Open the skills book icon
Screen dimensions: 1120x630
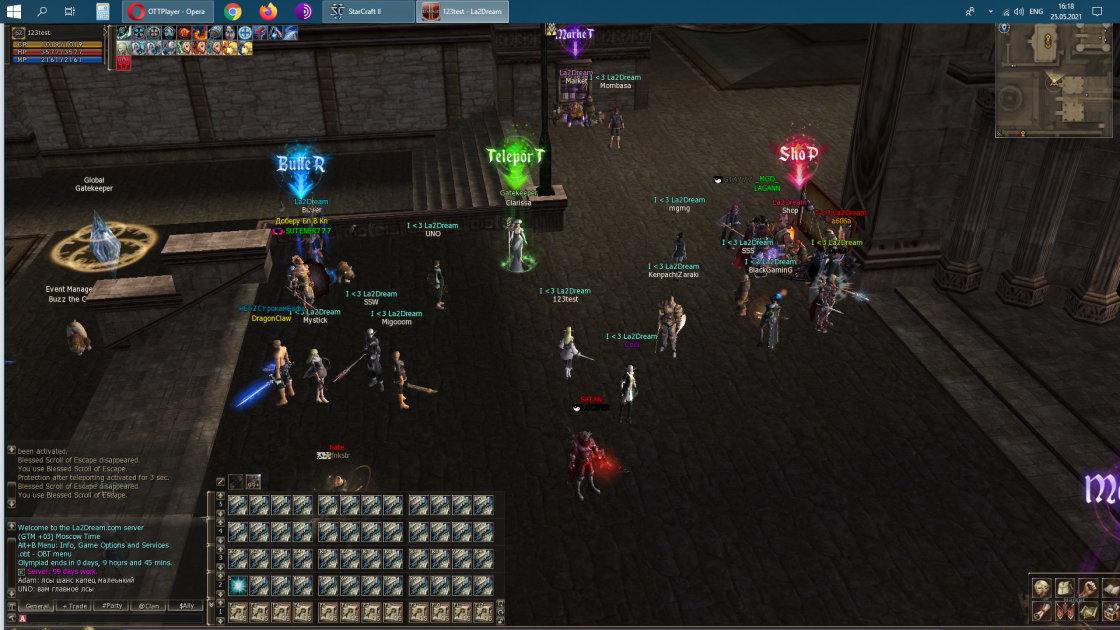(1111, 588)
